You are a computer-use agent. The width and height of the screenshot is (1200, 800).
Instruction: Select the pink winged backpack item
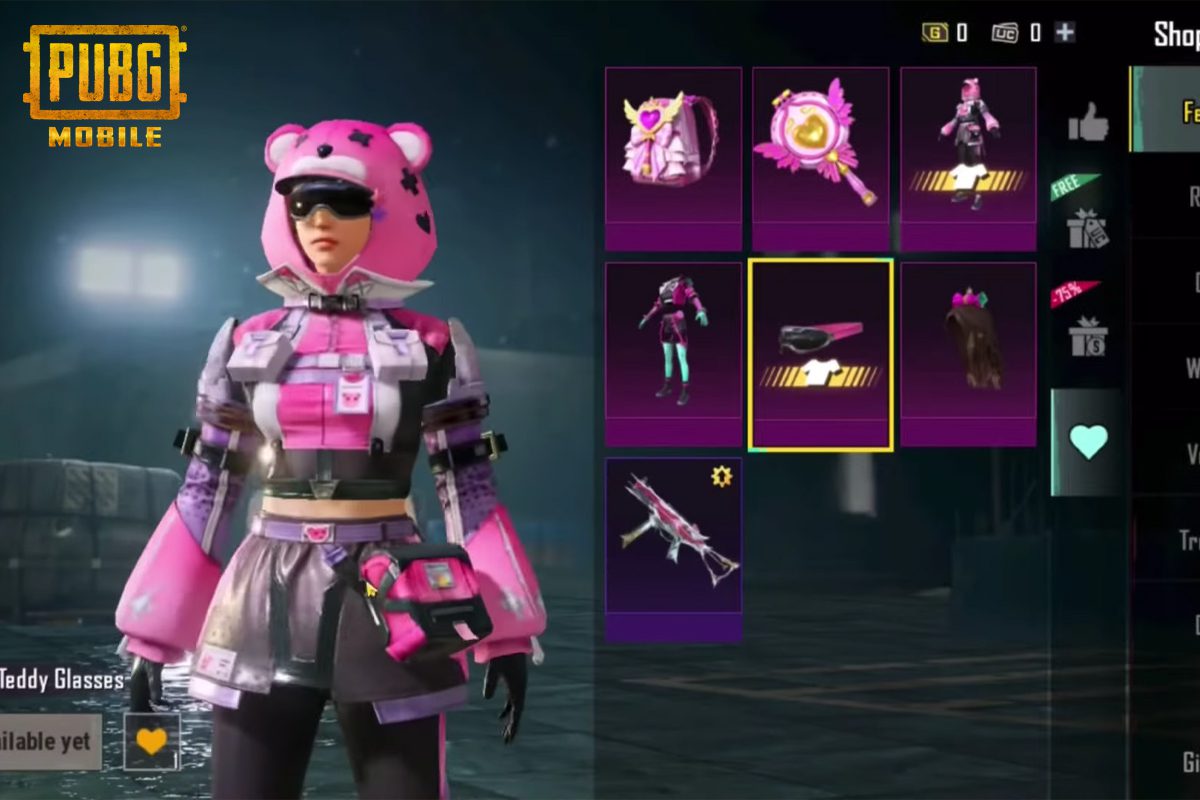pyautogui.click(x=673, y=157)
